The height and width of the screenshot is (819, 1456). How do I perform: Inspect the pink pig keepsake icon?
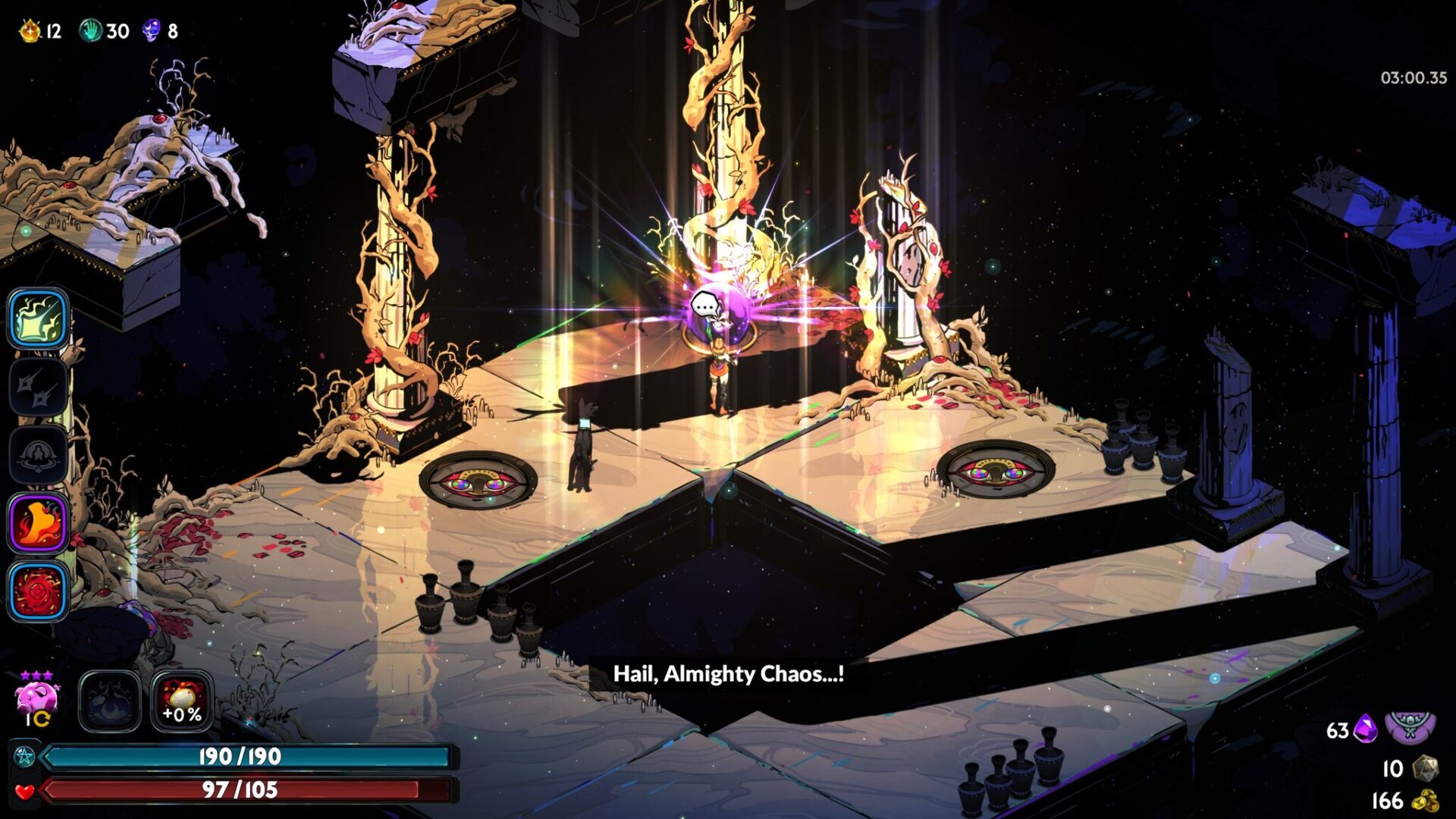tap(36, 696)
